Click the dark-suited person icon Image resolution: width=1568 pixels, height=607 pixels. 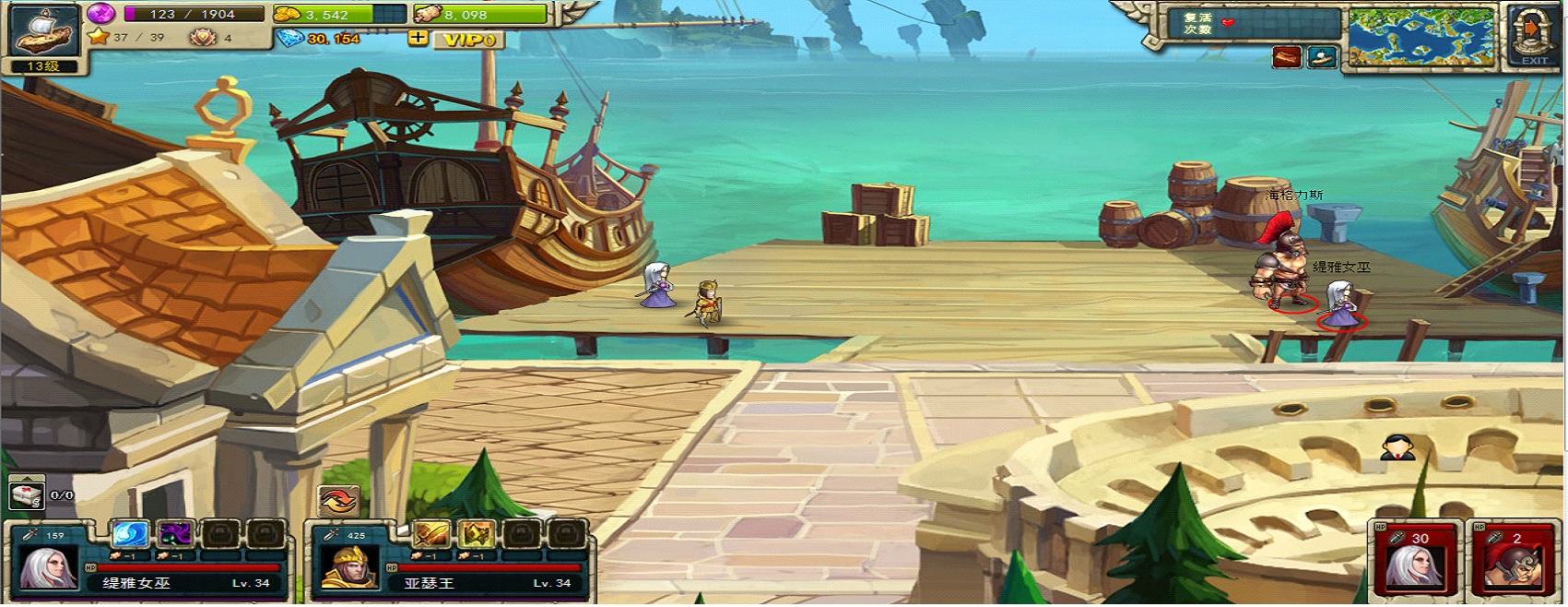click(1397, 448)
